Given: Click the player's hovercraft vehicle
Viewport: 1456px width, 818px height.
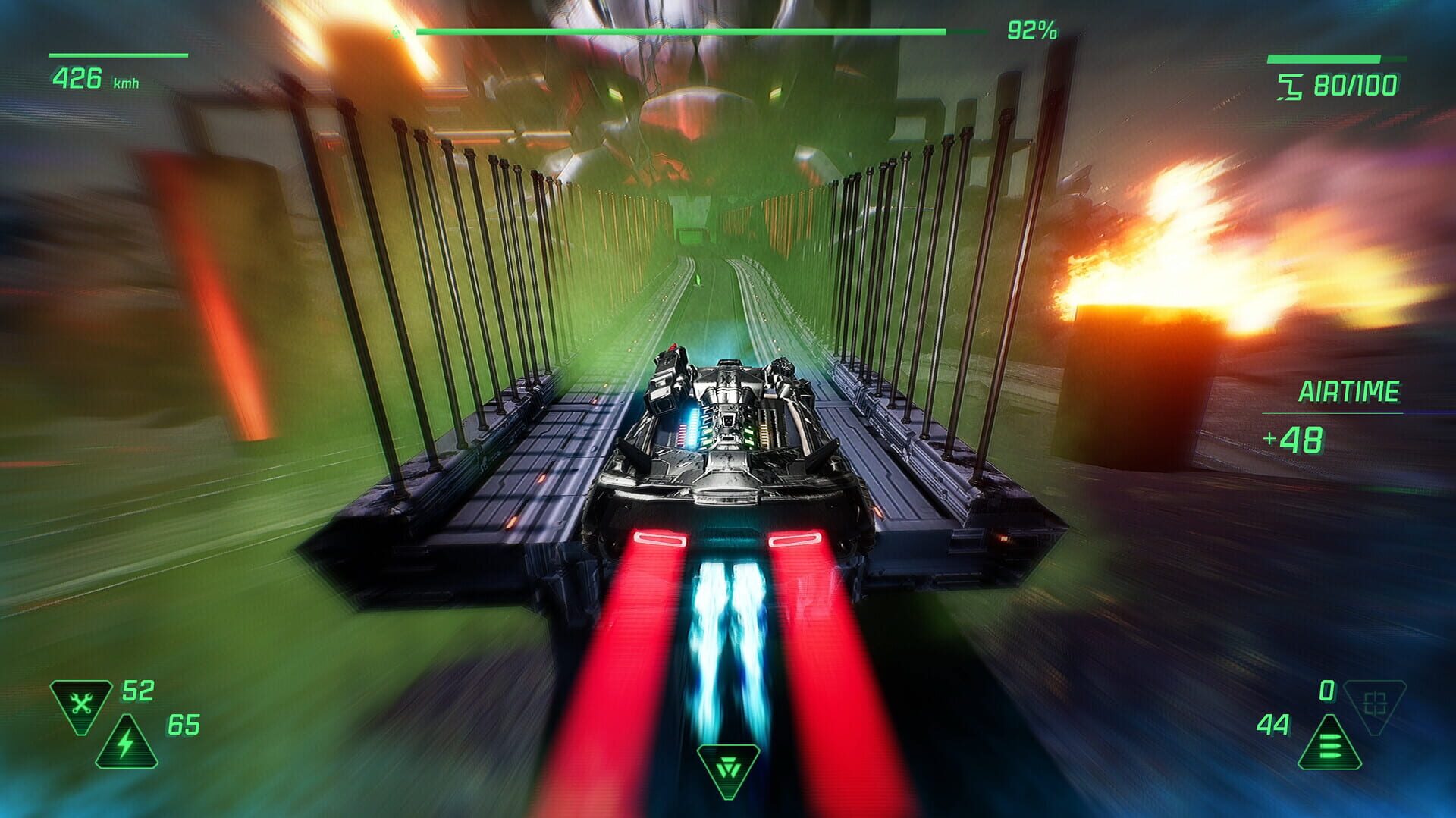Looking at the screenshot, I should click(x=728, y=447).
